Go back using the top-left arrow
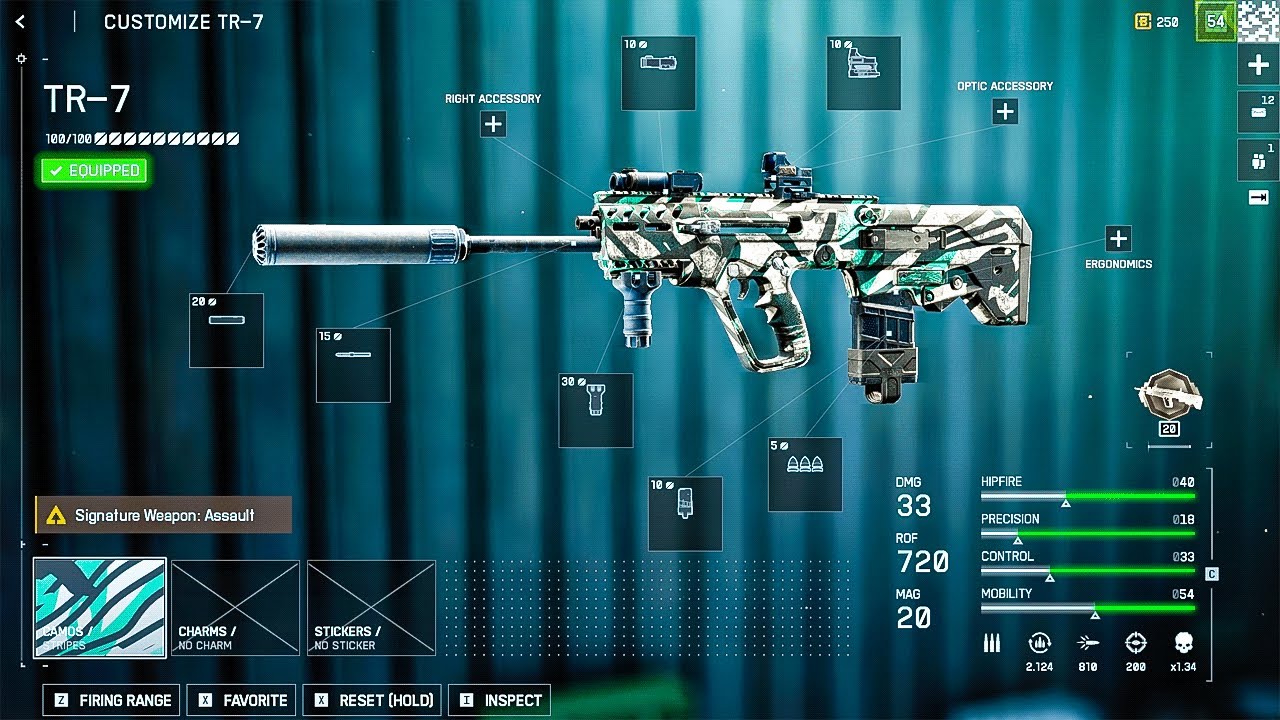 20,21
